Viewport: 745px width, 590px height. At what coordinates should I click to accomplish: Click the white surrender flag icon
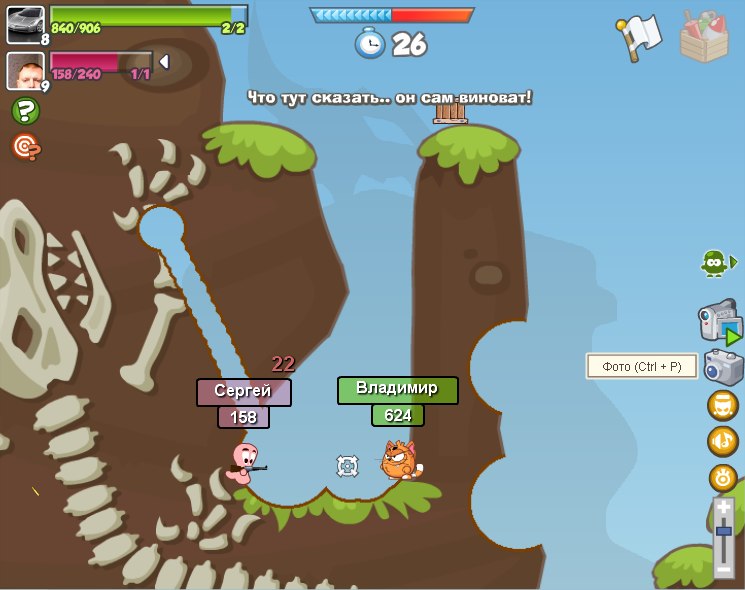point(640,38)
